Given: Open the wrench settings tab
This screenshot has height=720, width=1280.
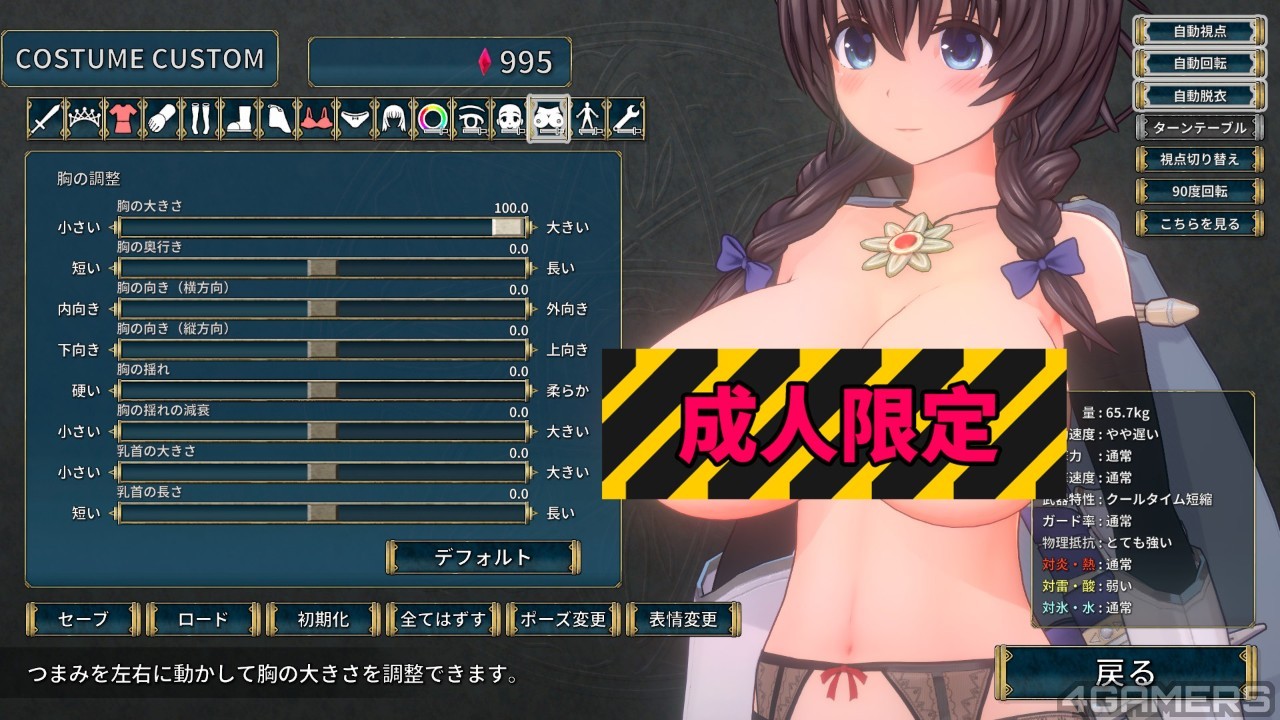Looking at the screenshot, I should point(625,119).
